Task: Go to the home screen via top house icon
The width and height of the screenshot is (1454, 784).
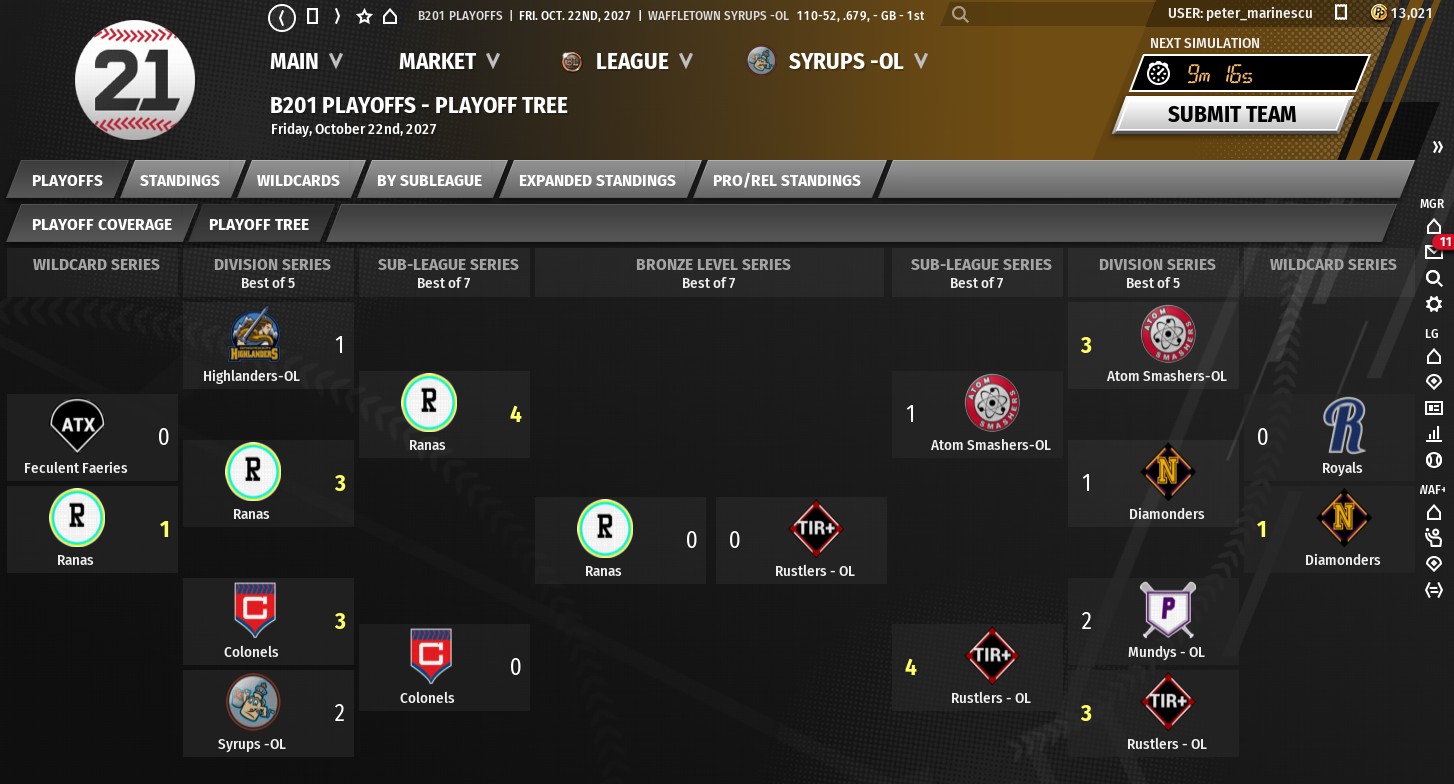Action: point(390,16)
